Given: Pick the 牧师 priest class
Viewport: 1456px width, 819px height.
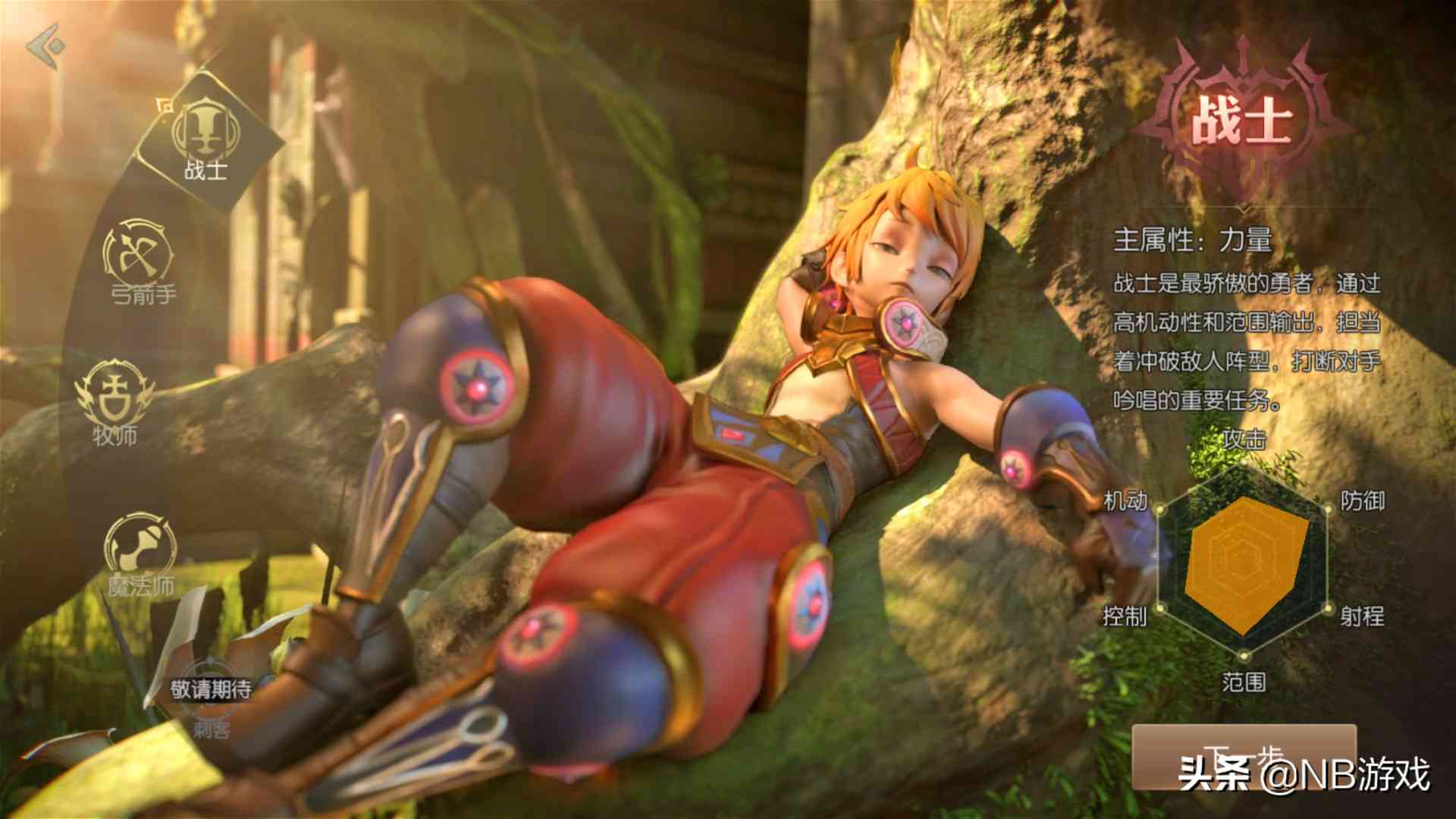Looking at the screenshot, I should (x=115, y=400).
